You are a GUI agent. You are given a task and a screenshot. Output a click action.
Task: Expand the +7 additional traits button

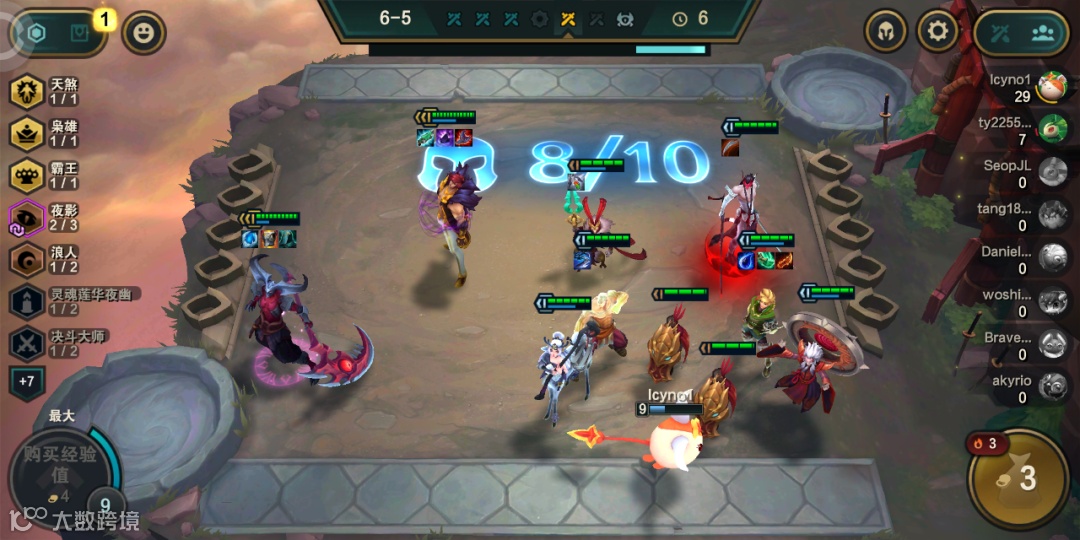26,381
